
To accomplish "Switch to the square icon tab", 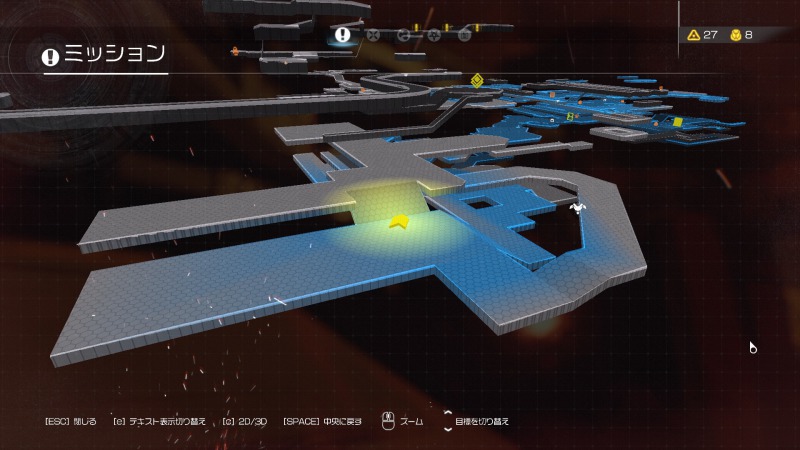I will [x=465, y=35].
